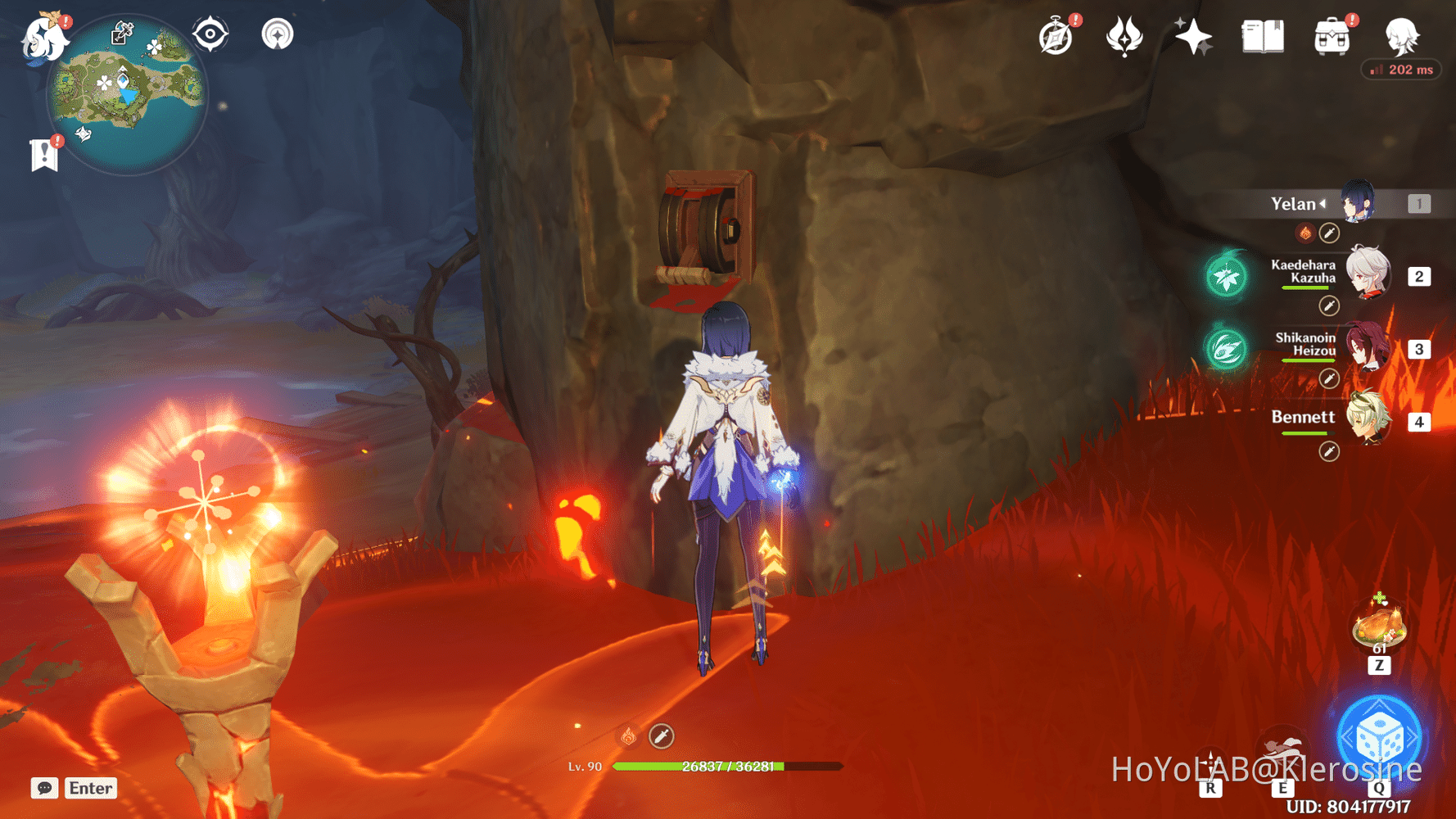Click the Pyro status icon above the HP bar

[x=627, y=736]
